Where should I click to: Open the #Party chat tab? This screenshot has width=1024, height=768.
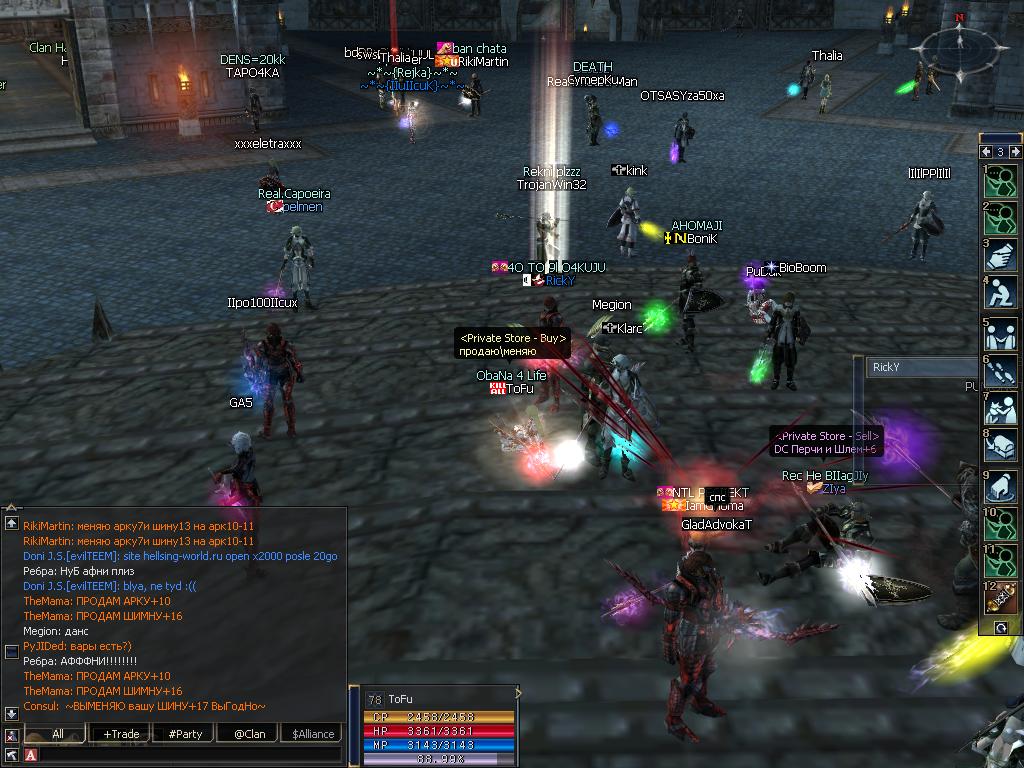(185, 734)
